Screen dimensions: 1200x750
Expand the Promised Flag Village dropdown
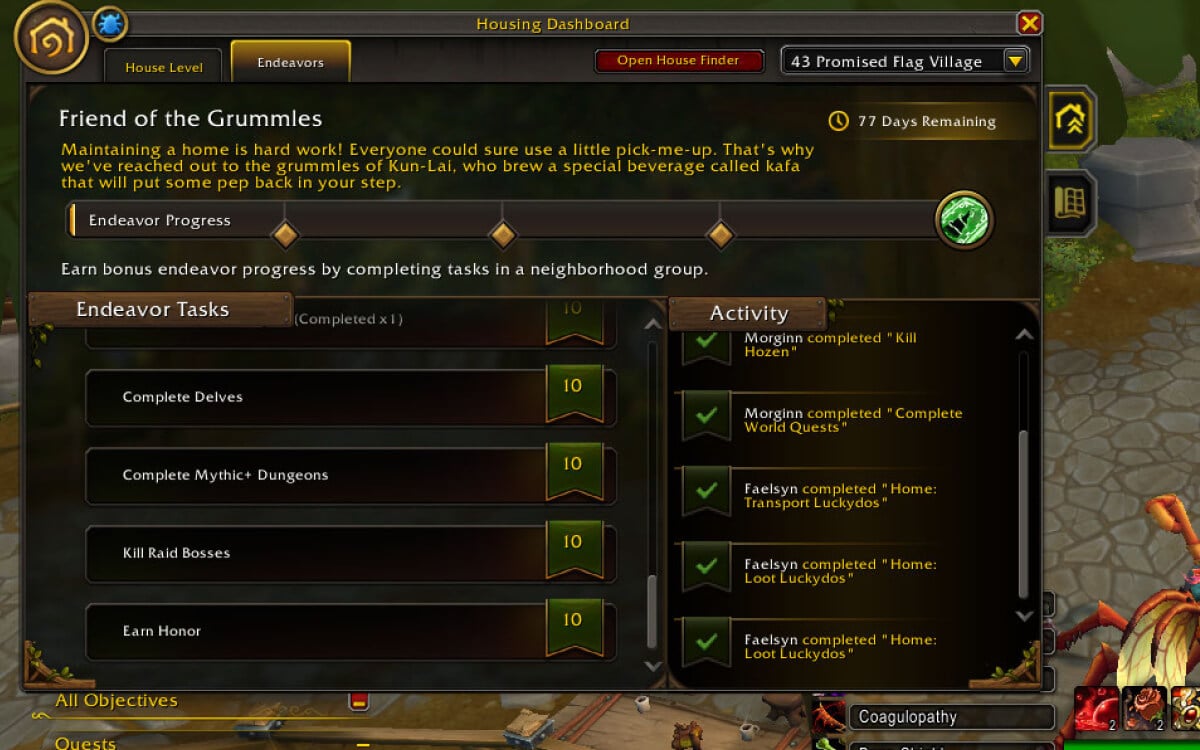coord(1015,62)
